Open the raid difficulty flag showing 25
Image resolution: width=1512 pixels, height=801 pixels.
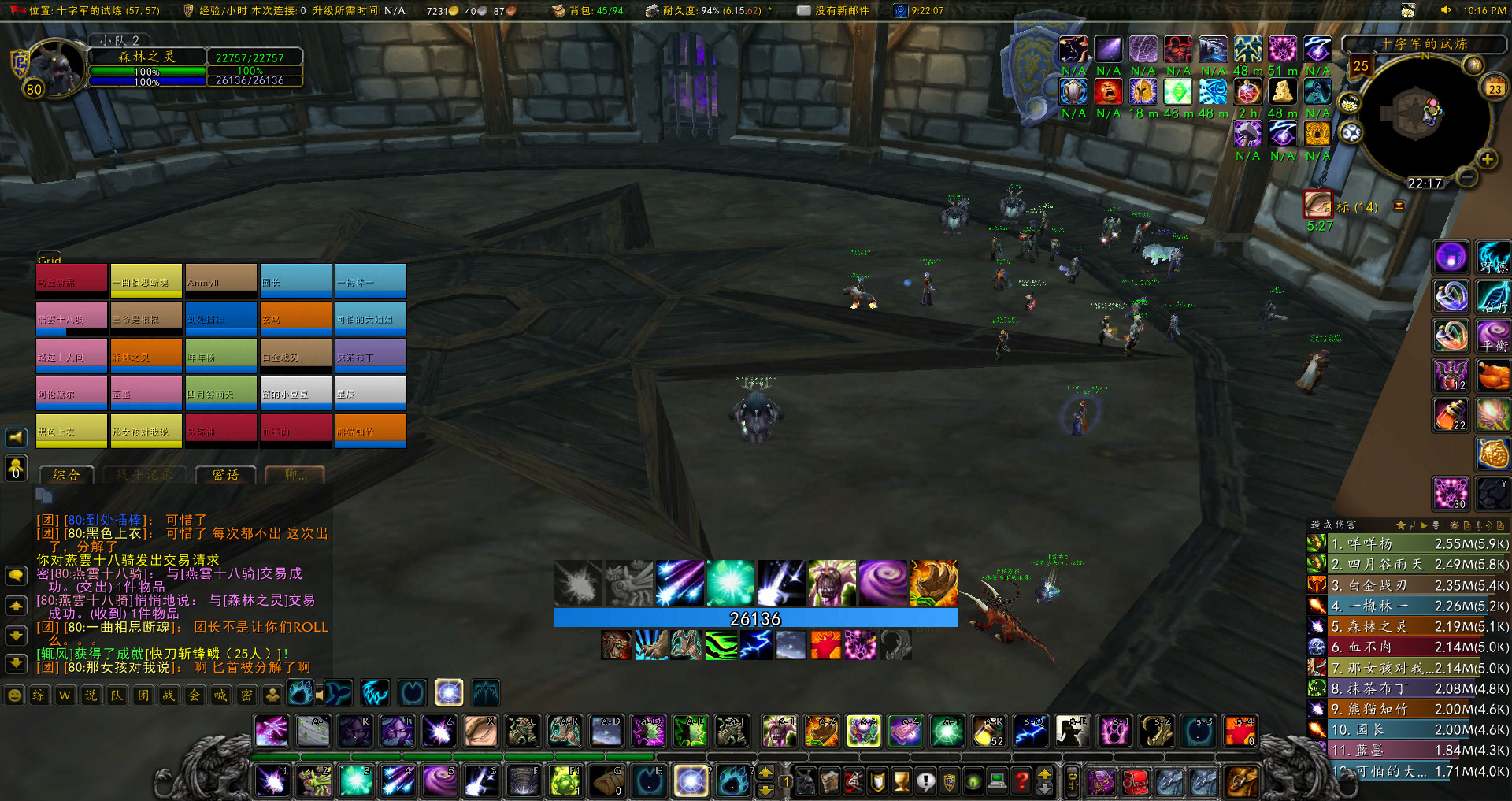(x=1361, y=67)
